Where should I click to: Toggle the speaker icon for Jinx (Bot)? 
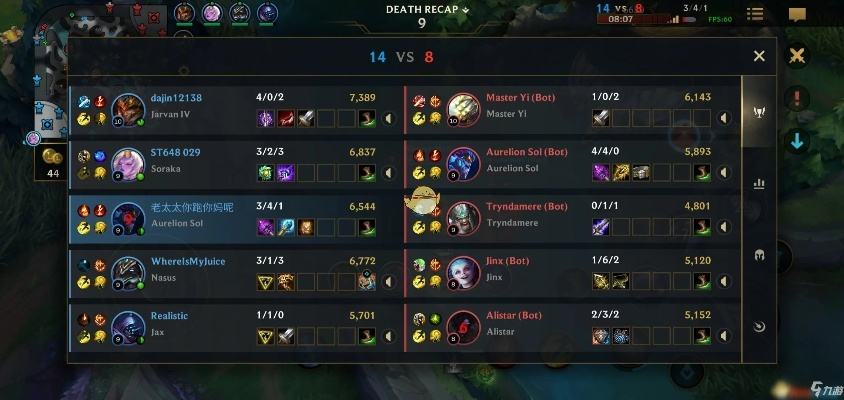[x=725, y=282]
